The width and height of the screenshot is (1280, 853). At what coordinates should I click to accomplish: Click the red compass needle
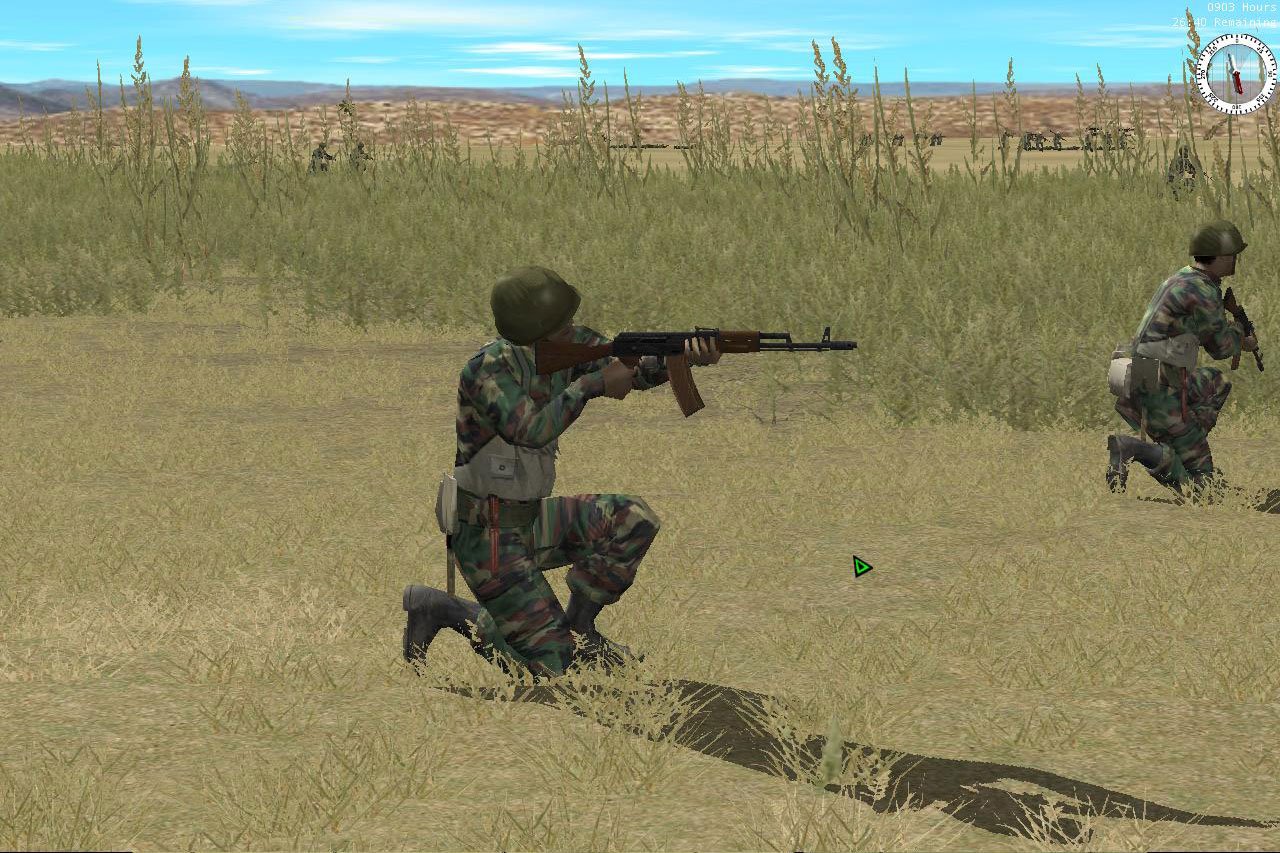point(1238,82)
